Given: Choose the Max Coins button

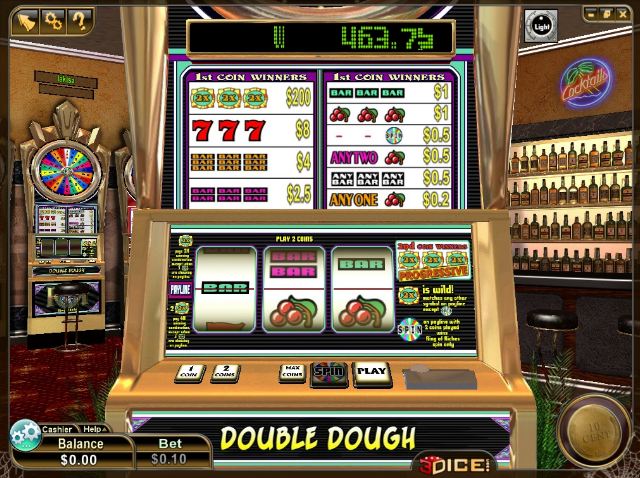Looking at the screenshot, I should click(292, 372).
